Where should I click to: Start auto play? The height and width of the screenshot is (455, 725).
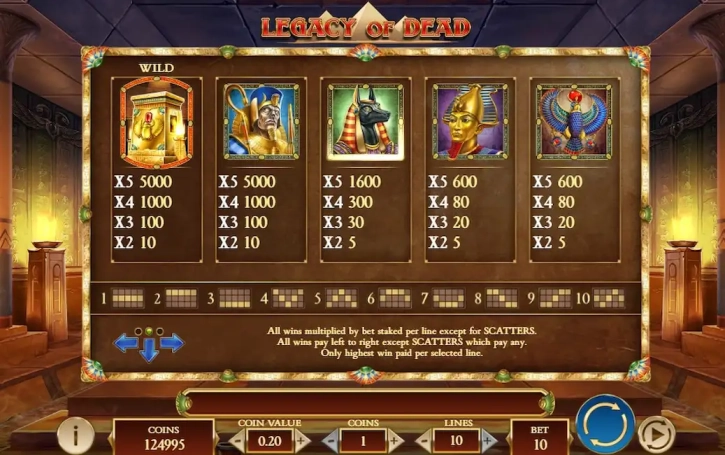point(656,434)
